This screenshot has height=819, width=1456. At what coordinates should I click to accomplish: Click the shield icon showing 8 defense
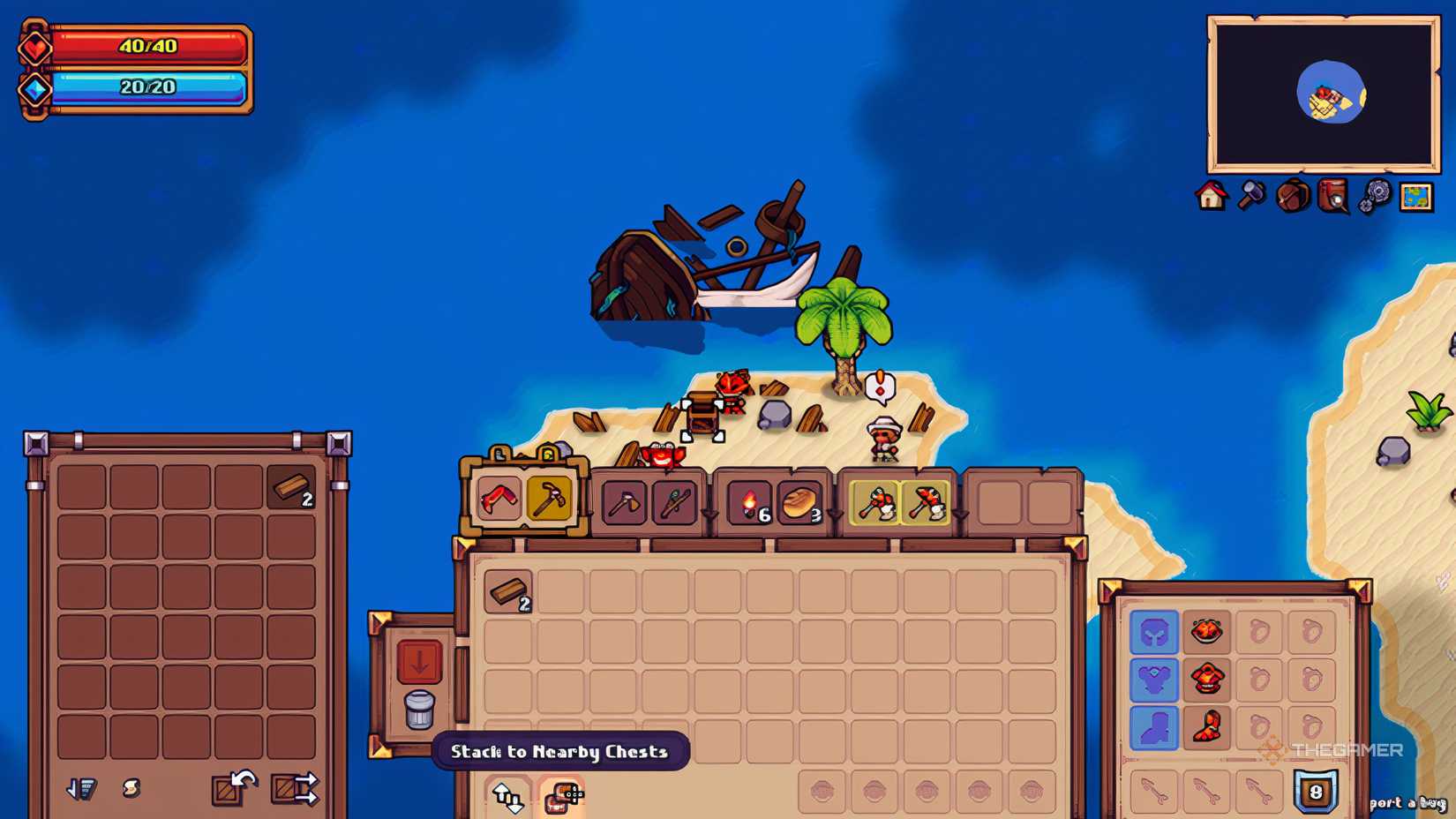1317,793
